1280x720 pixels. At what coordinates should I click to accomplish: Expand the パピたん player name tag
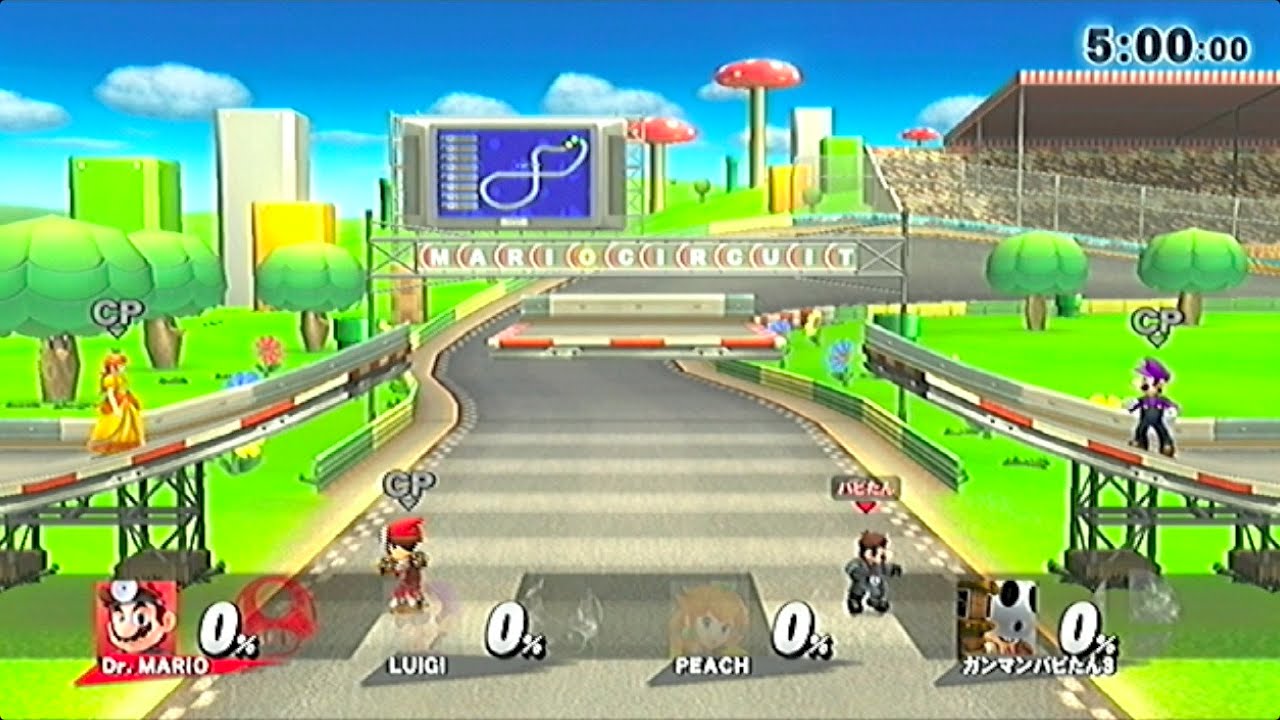tap(863, 489)
